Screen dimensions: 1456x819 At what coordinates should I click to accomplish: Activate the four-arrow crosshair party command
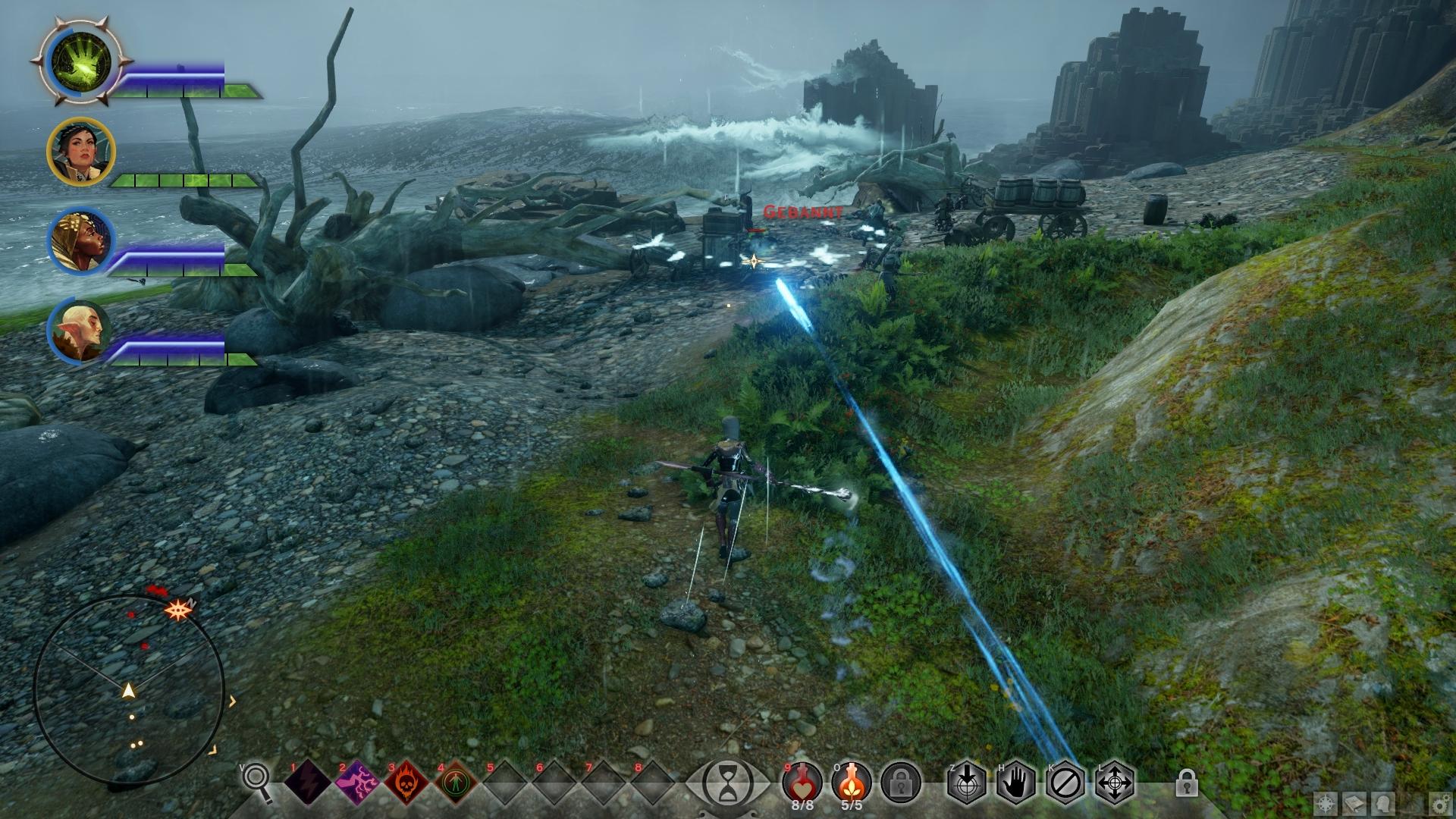1114,783
